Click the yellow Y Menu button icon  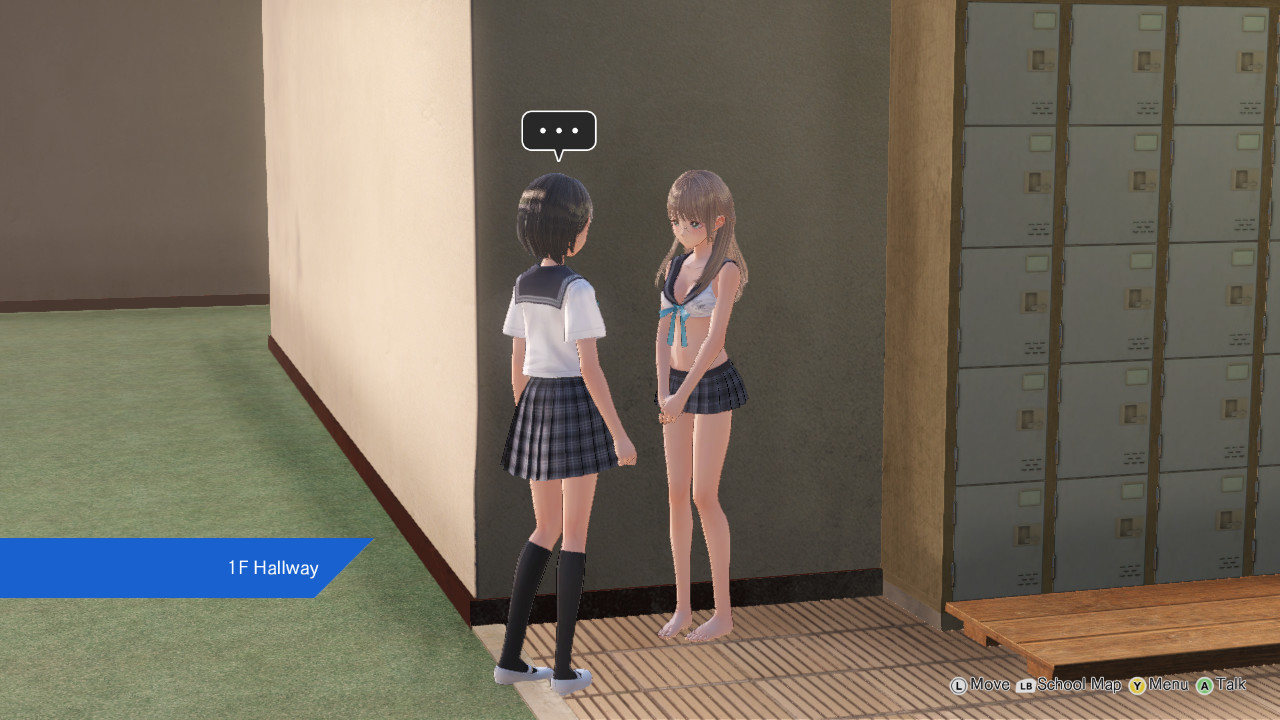coord(1136,684)
